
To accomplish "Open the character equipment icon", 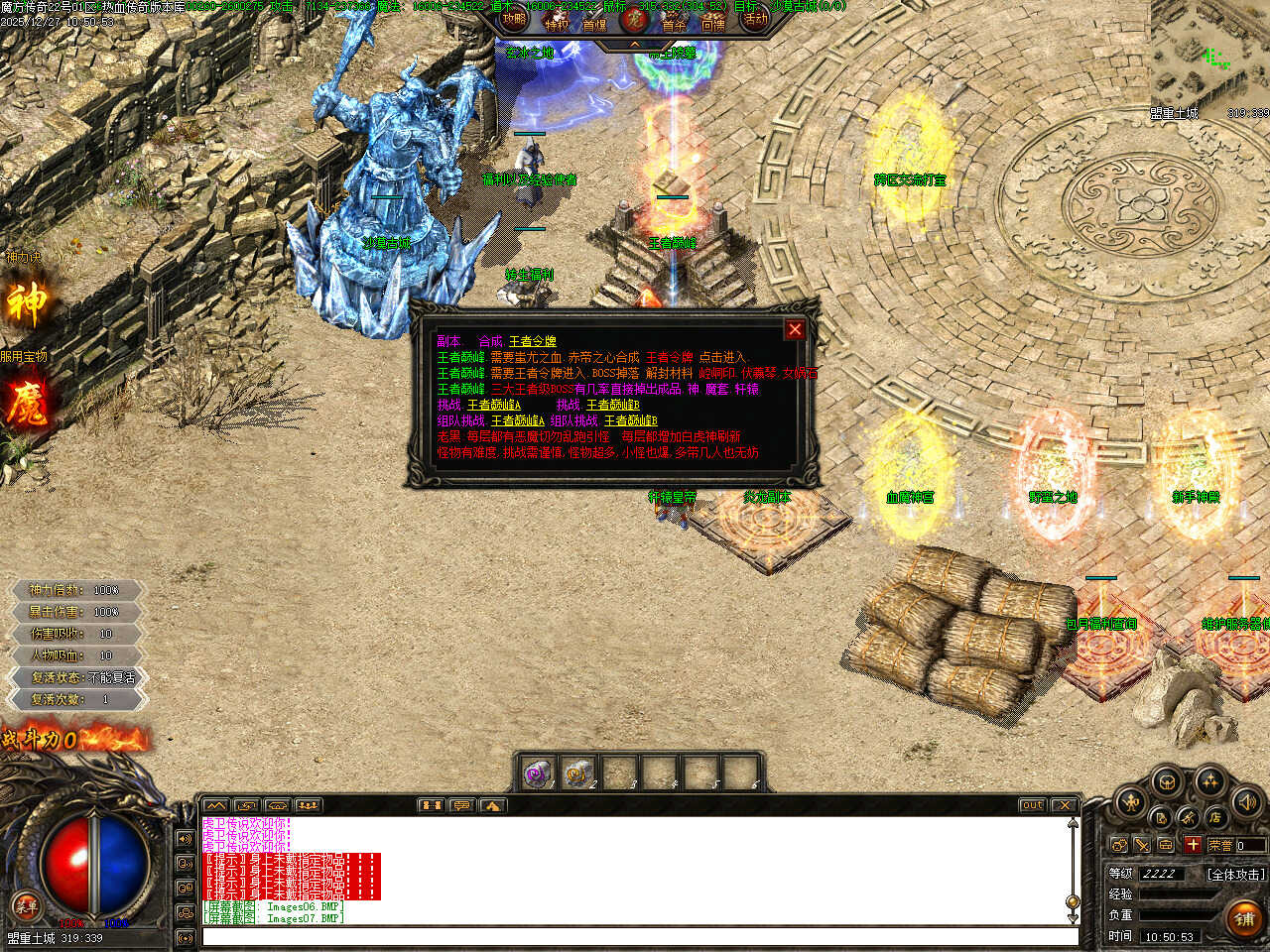I will [x=1130, y=801].
